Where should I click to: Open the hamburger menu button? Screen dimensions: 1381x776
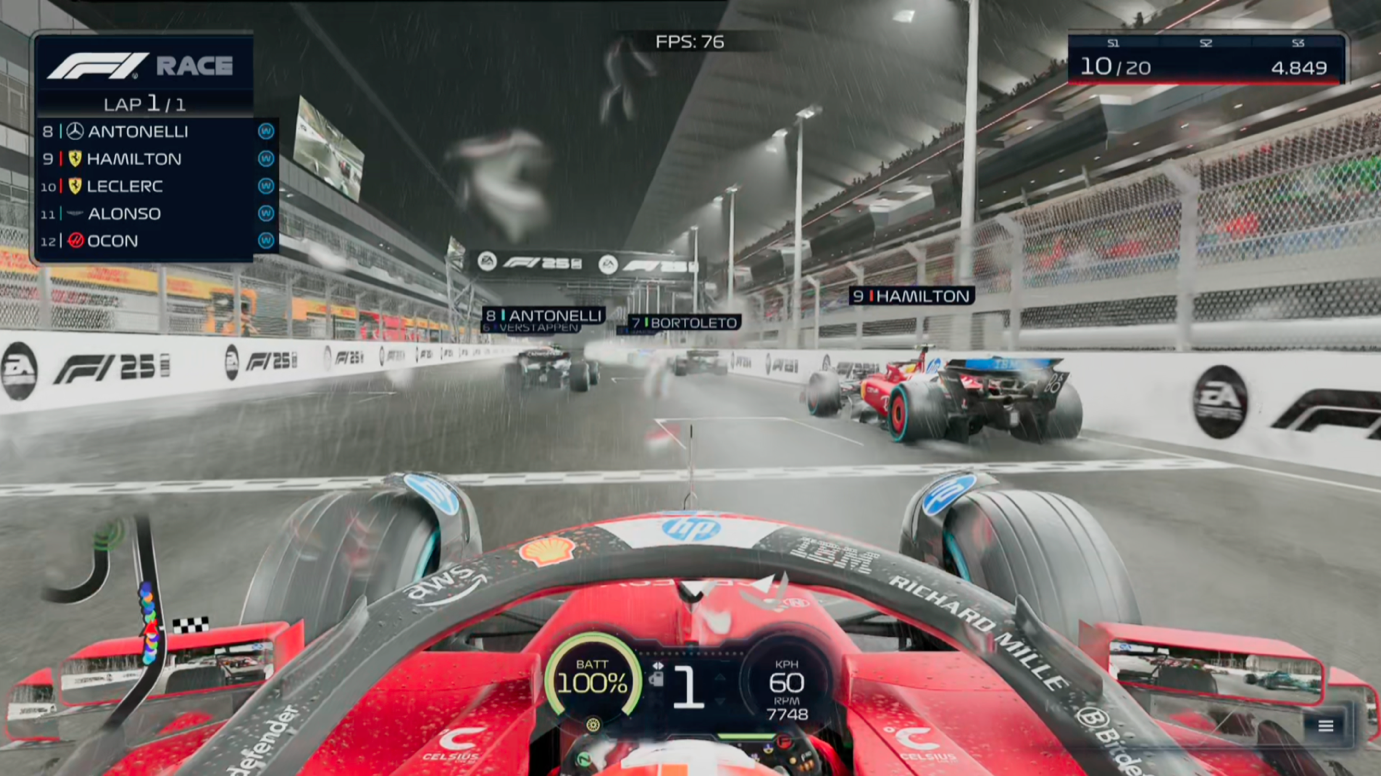tap(1325, 726)
